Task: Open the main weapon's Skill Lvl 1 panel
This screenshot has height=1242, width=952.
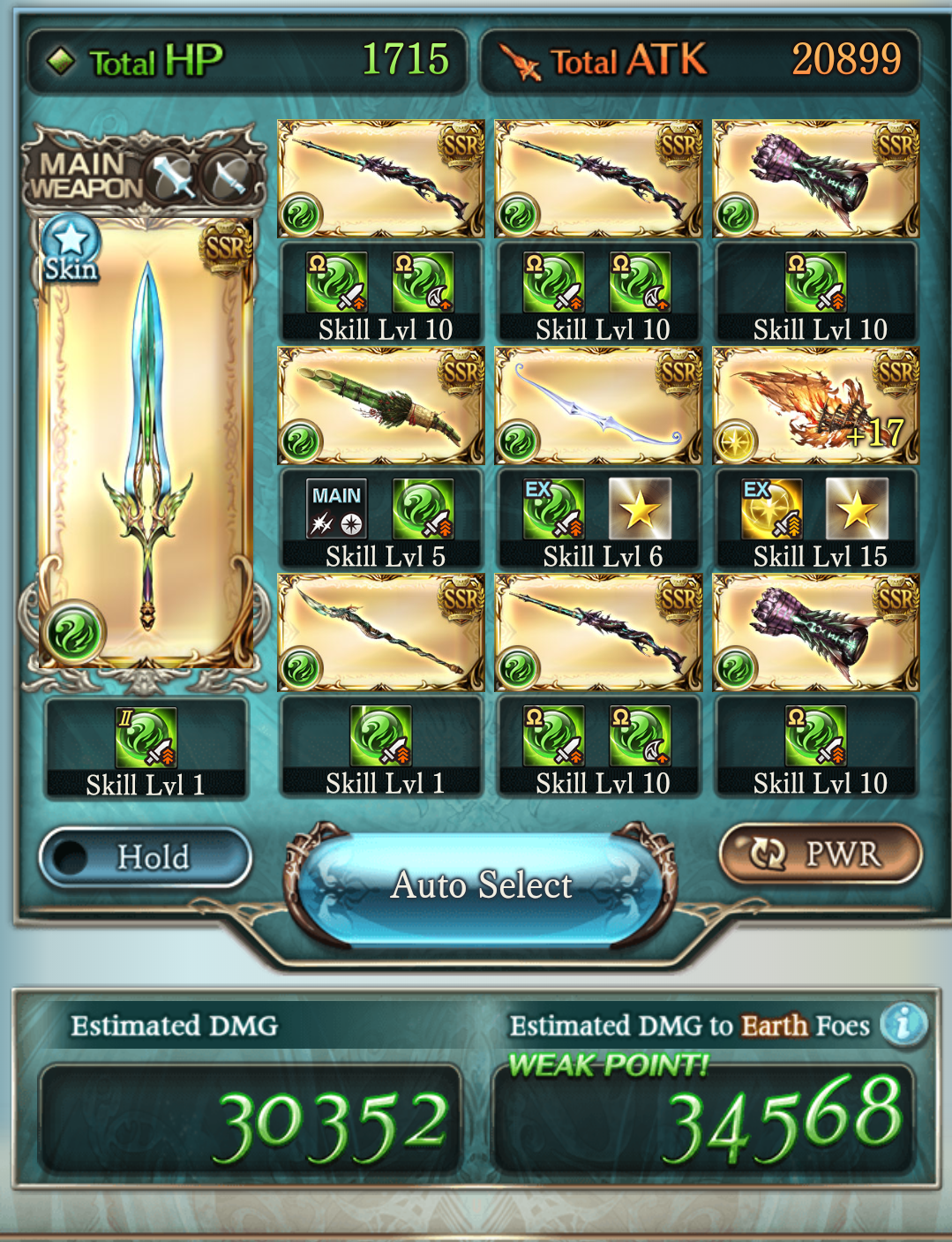Action: point(146,749)
